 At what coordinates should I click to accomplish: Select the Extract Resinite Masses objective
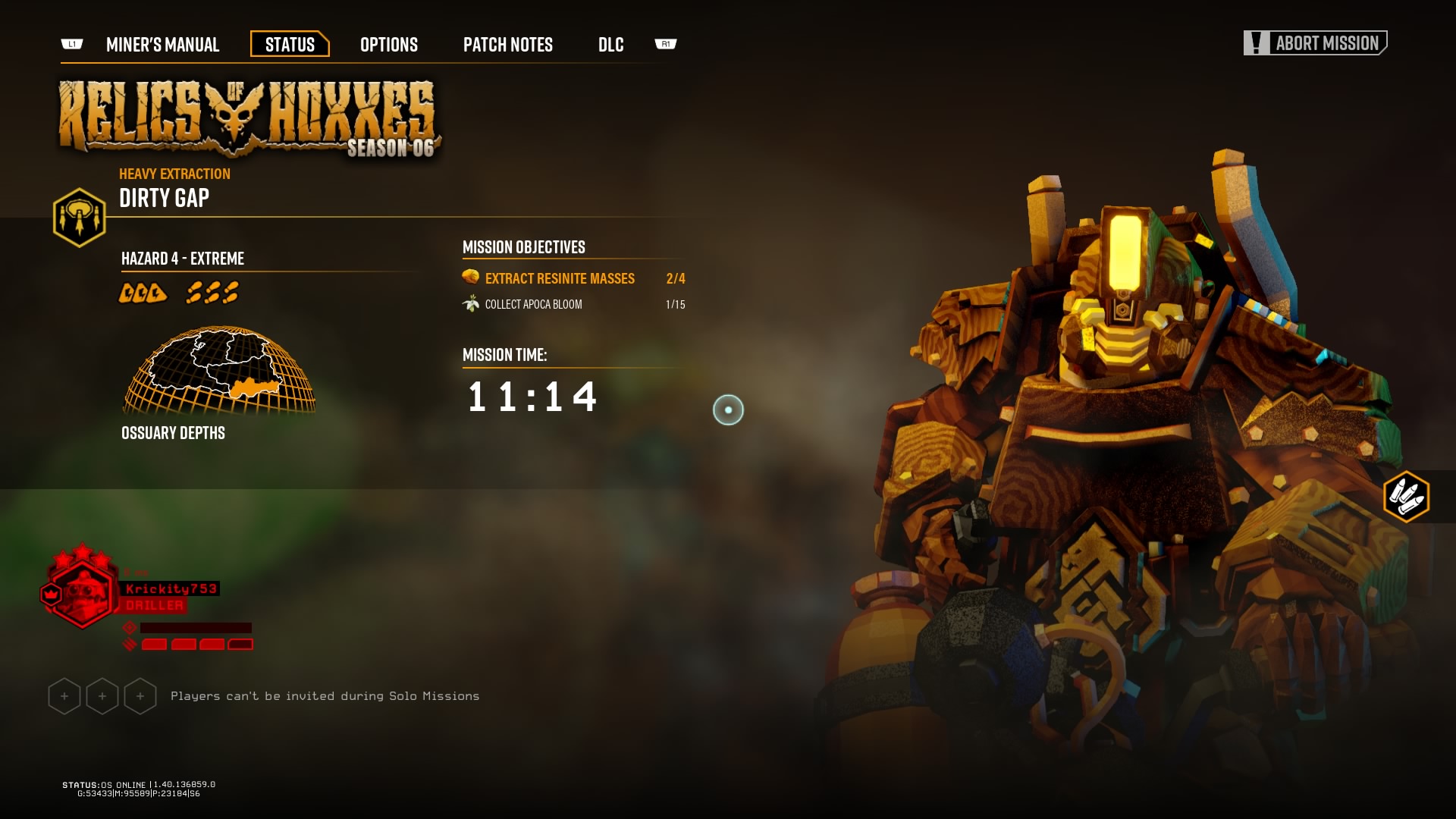[560, 278]
